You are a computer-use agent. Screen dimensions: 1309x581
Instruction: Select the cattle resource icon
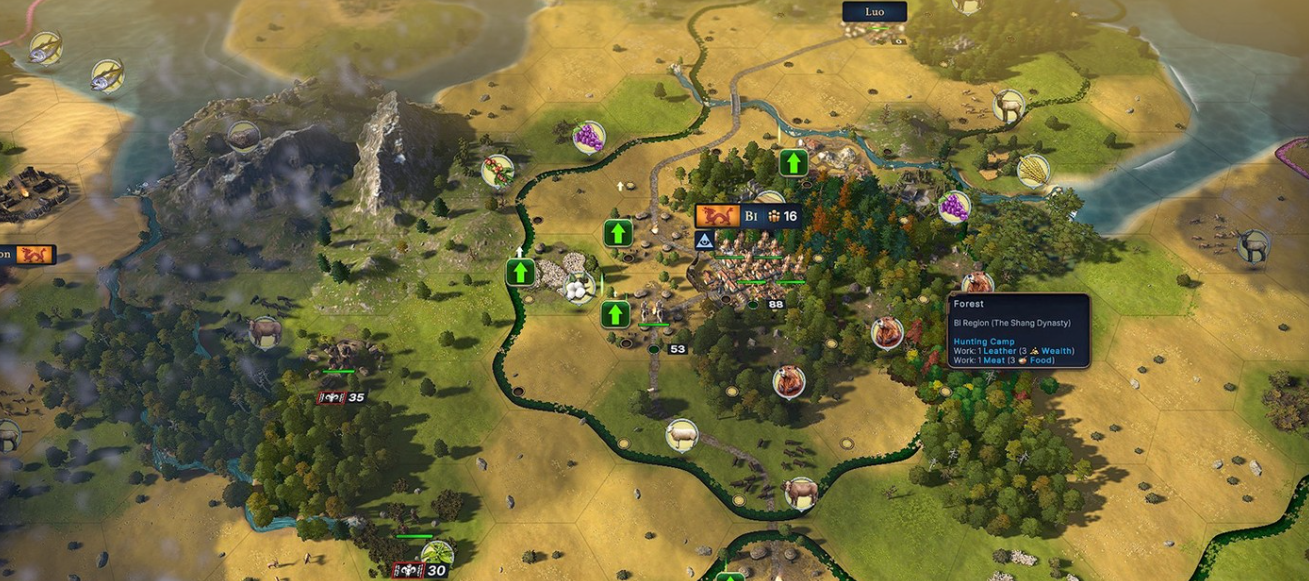801,492
